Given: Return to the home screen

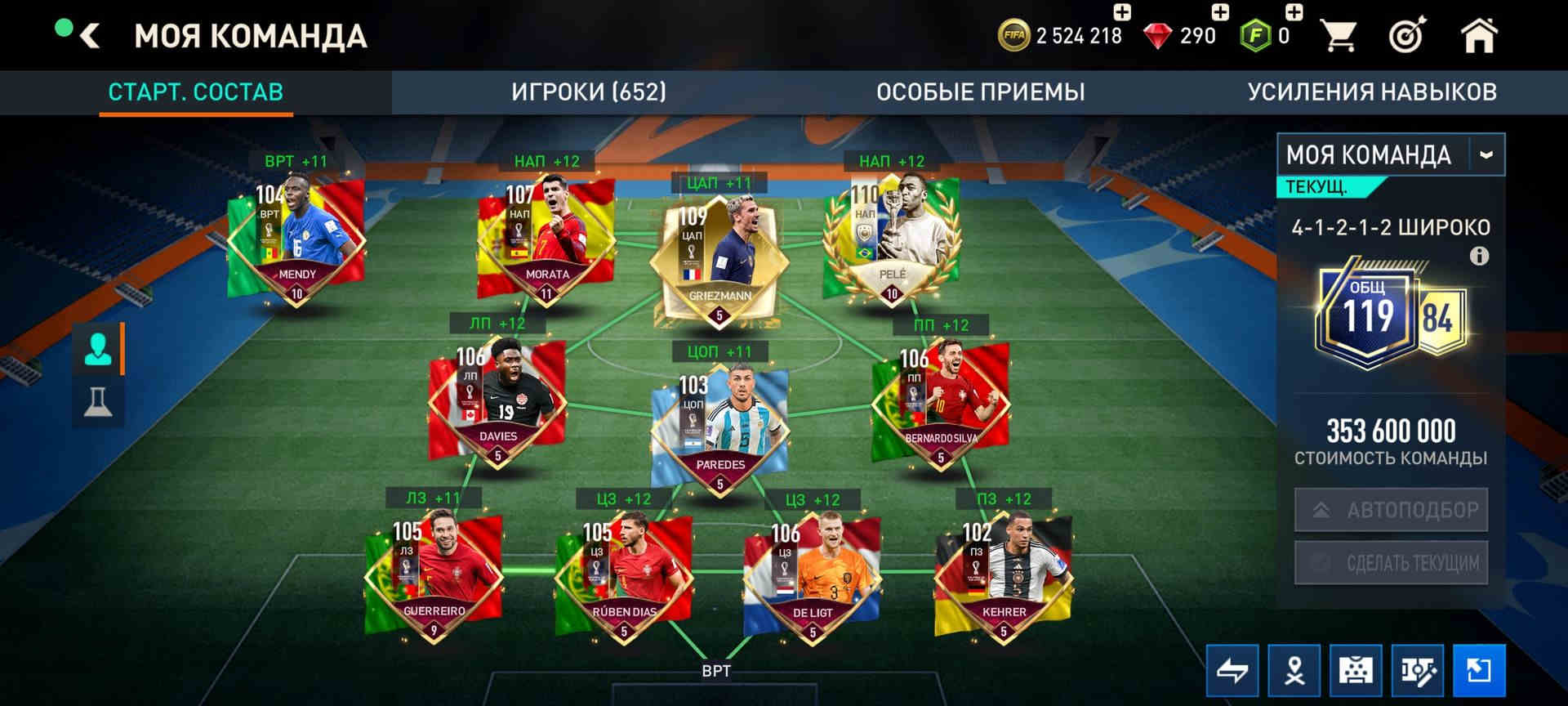Looking at the screenshot, I should (1478, 36).
